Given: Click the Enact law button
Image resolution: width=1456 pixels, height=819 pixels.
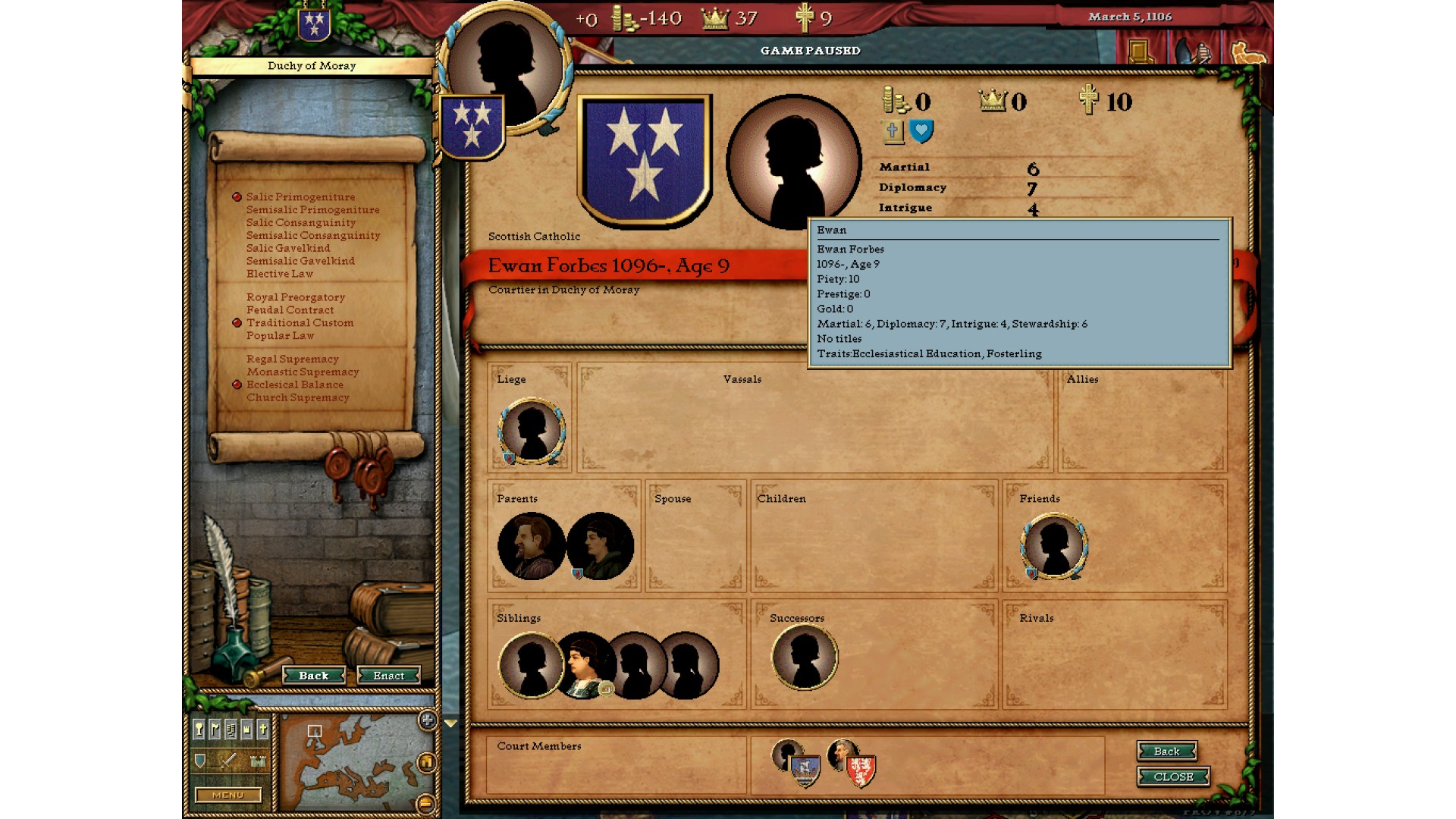Looking at the screenshot, I should click(388, 676).
